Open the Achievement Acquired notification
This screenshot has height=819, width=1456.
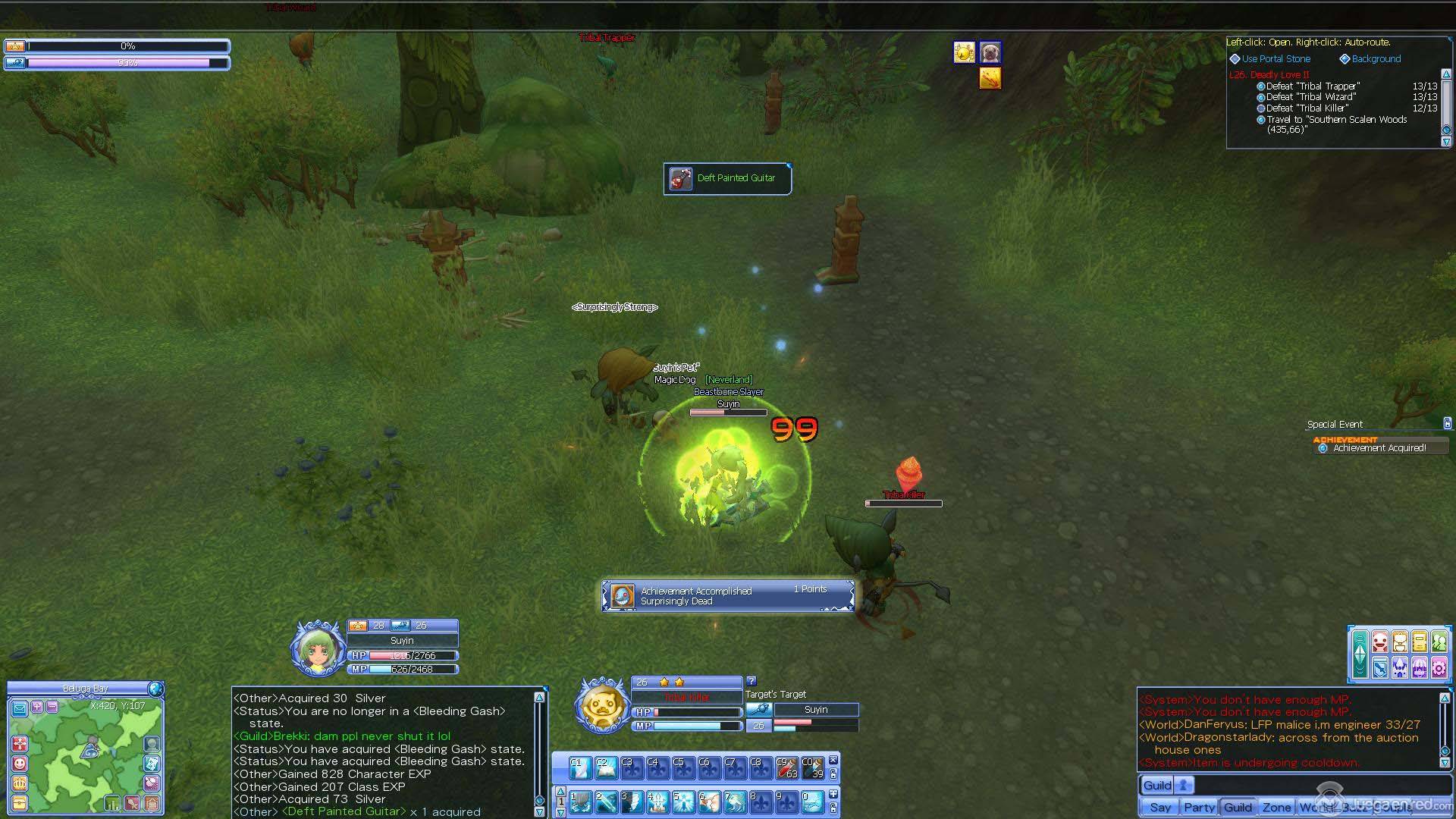[1379, 448]
